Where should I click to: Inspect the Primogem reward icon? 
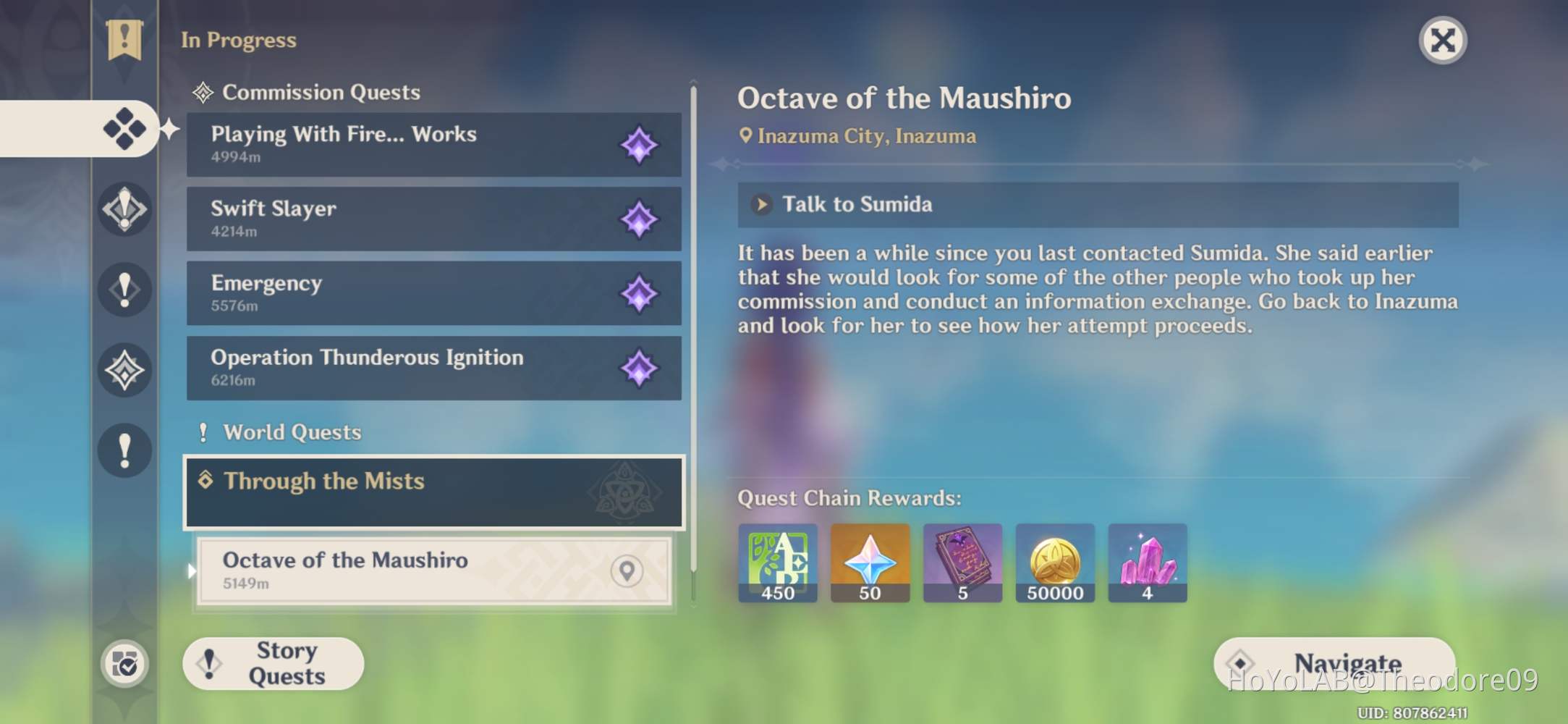(x=870, y=563)
